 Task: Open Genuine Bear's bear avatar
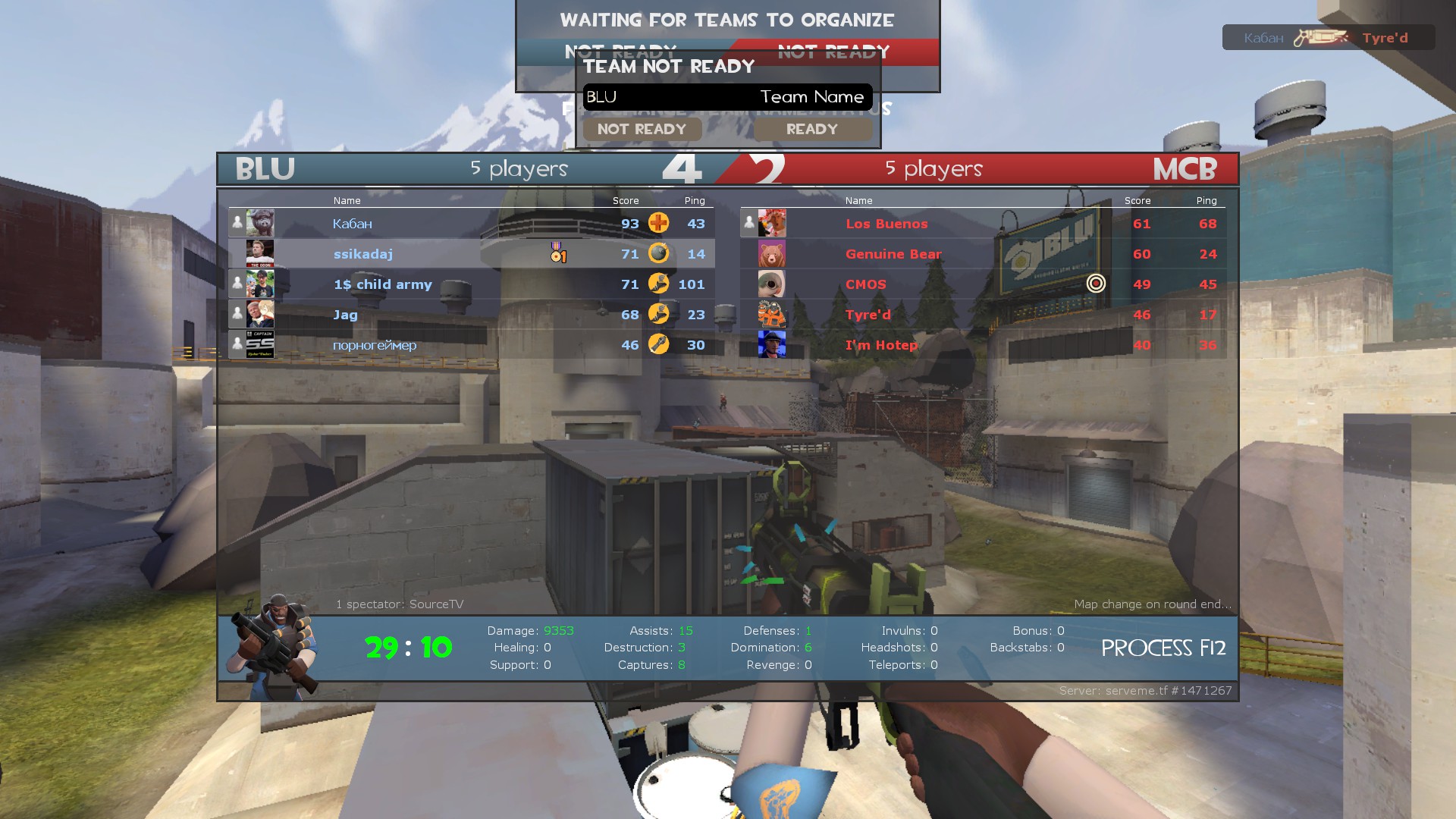[x=772, y=254]
